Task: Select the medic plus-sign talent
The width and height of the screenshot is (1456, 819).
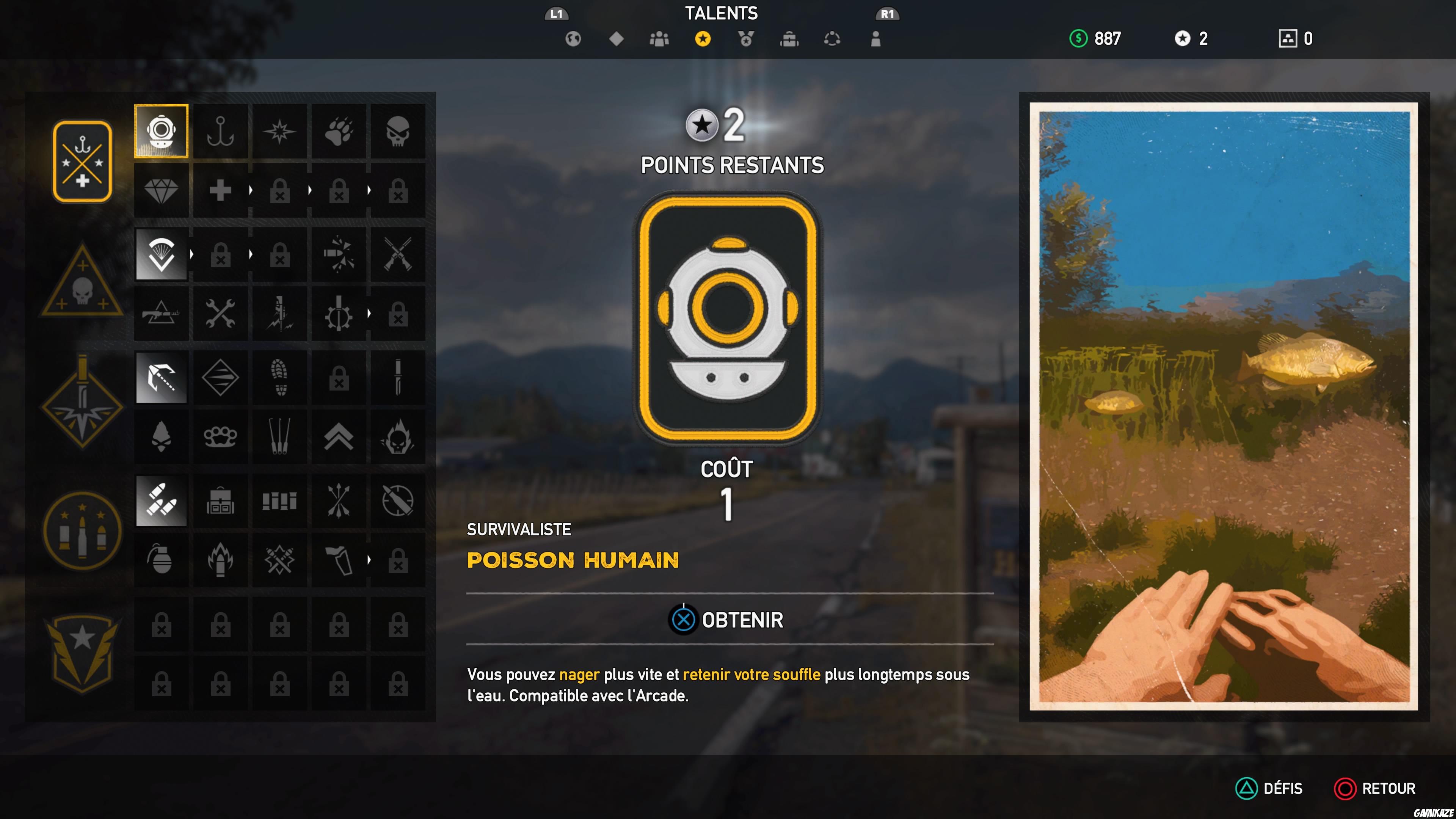Action: (220, 190)
